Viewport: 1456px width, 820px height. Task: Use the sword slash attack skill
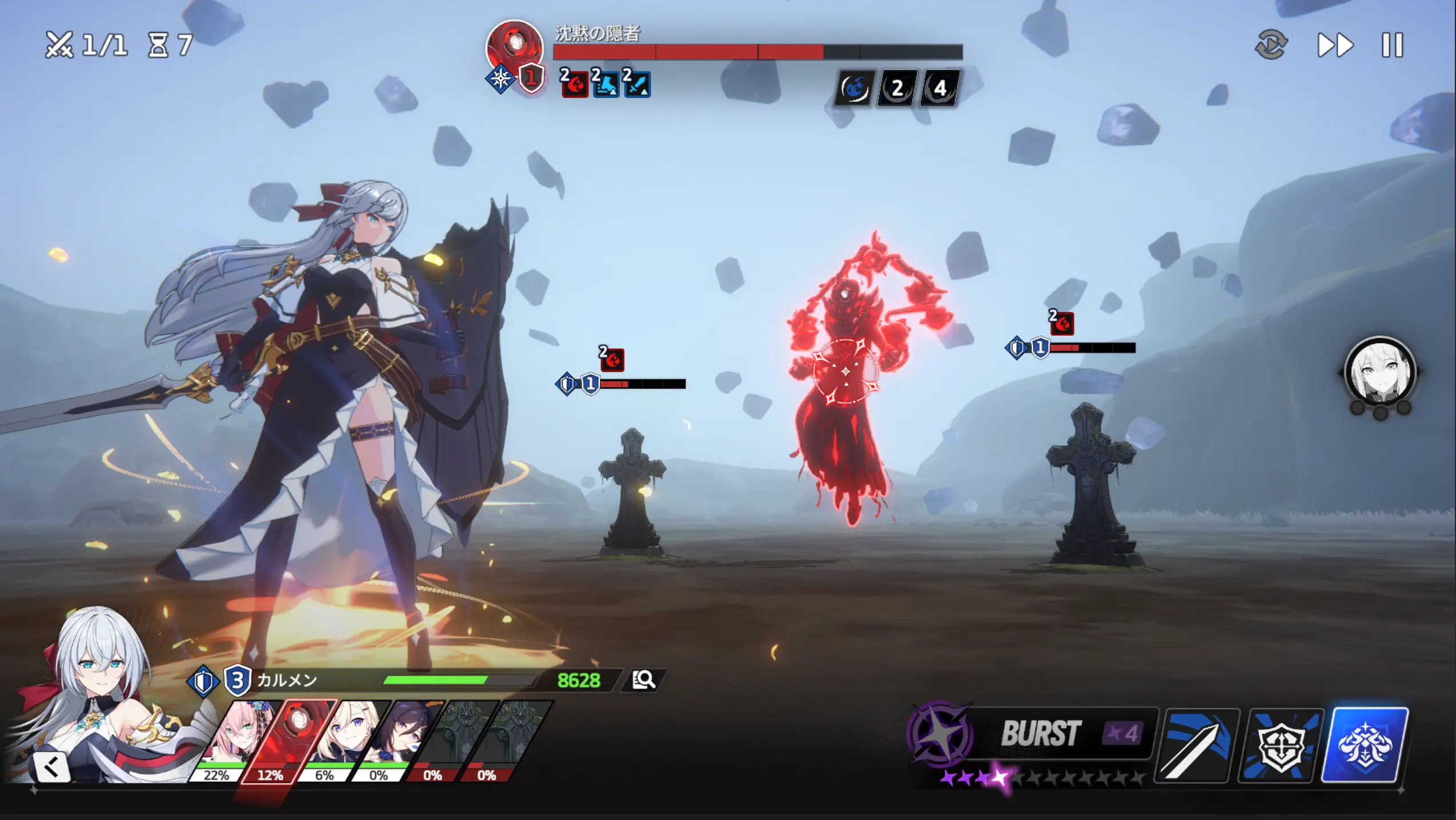coord(1196,745)
